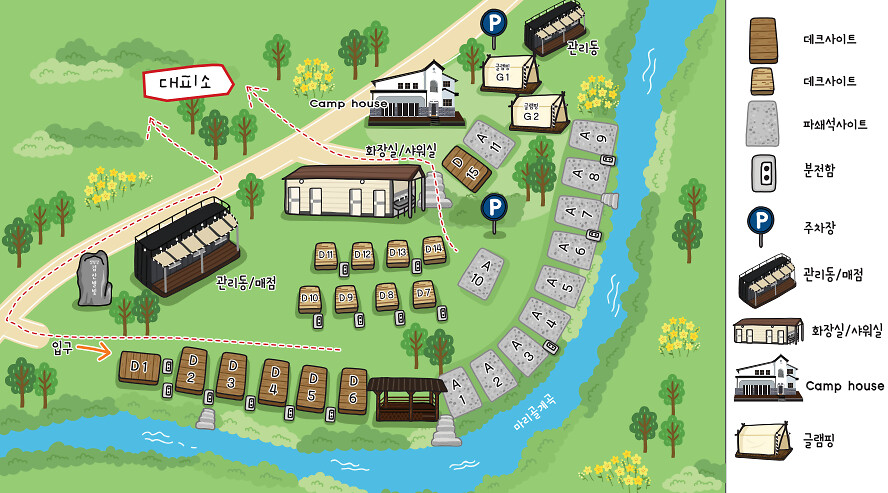Screen dimensions: 888x493
Task: Select glamping tent G2
Action: [x=531, y=113]
